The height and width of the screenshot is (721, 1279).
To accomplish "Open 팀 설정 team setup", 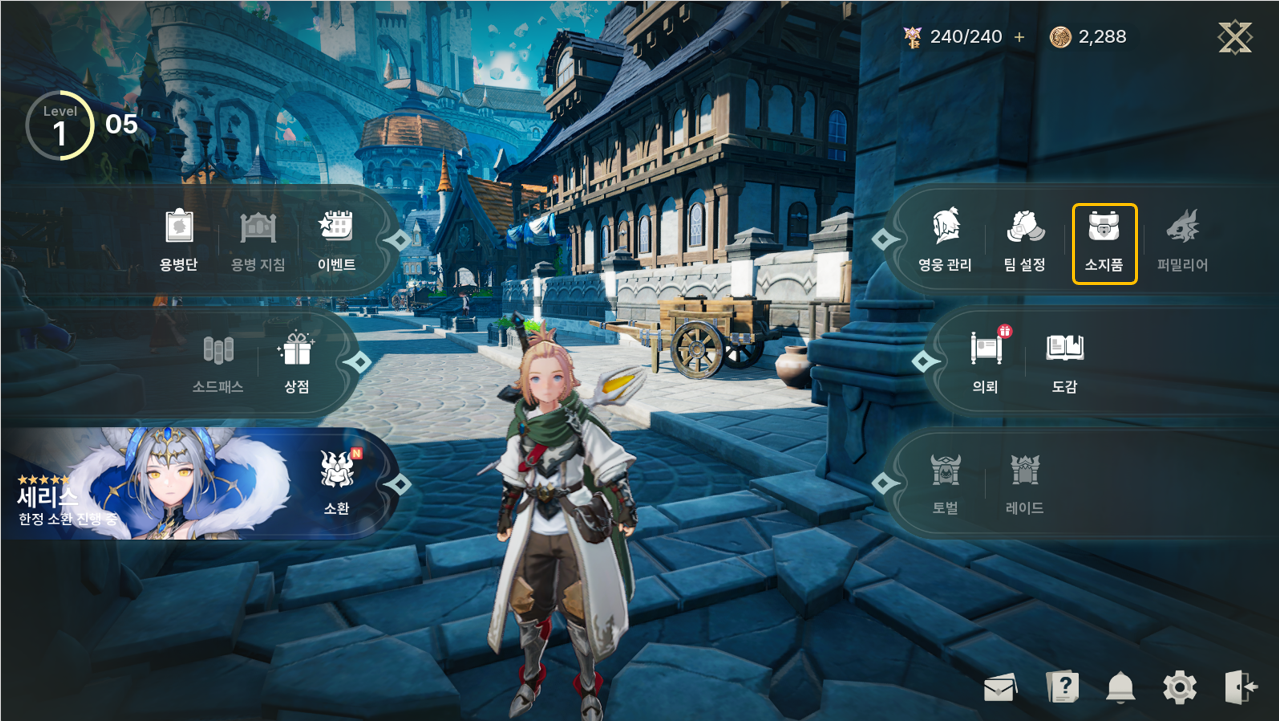I will click(x=1025, y=242).
